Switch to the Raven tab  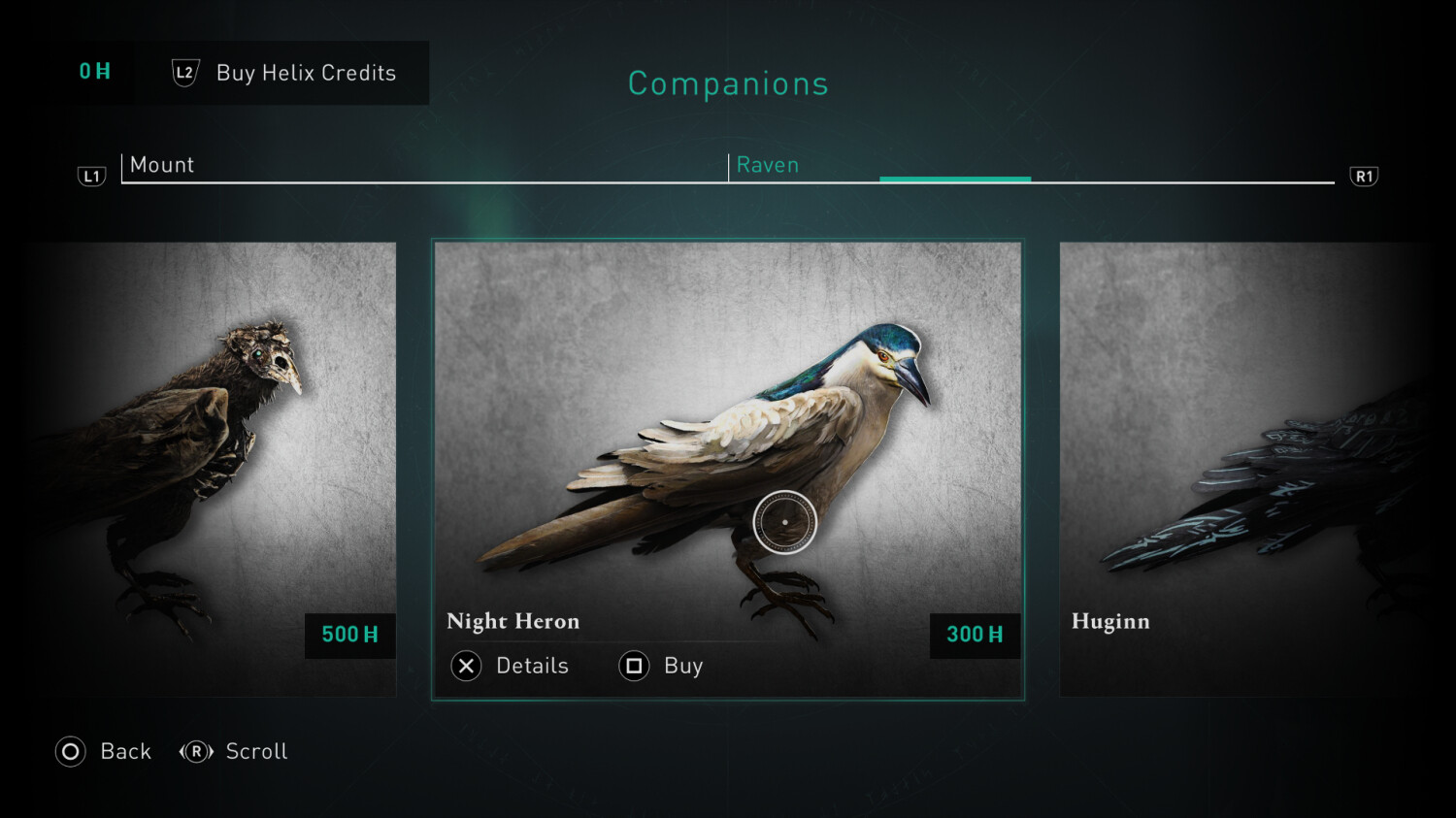tap(768, 165)
